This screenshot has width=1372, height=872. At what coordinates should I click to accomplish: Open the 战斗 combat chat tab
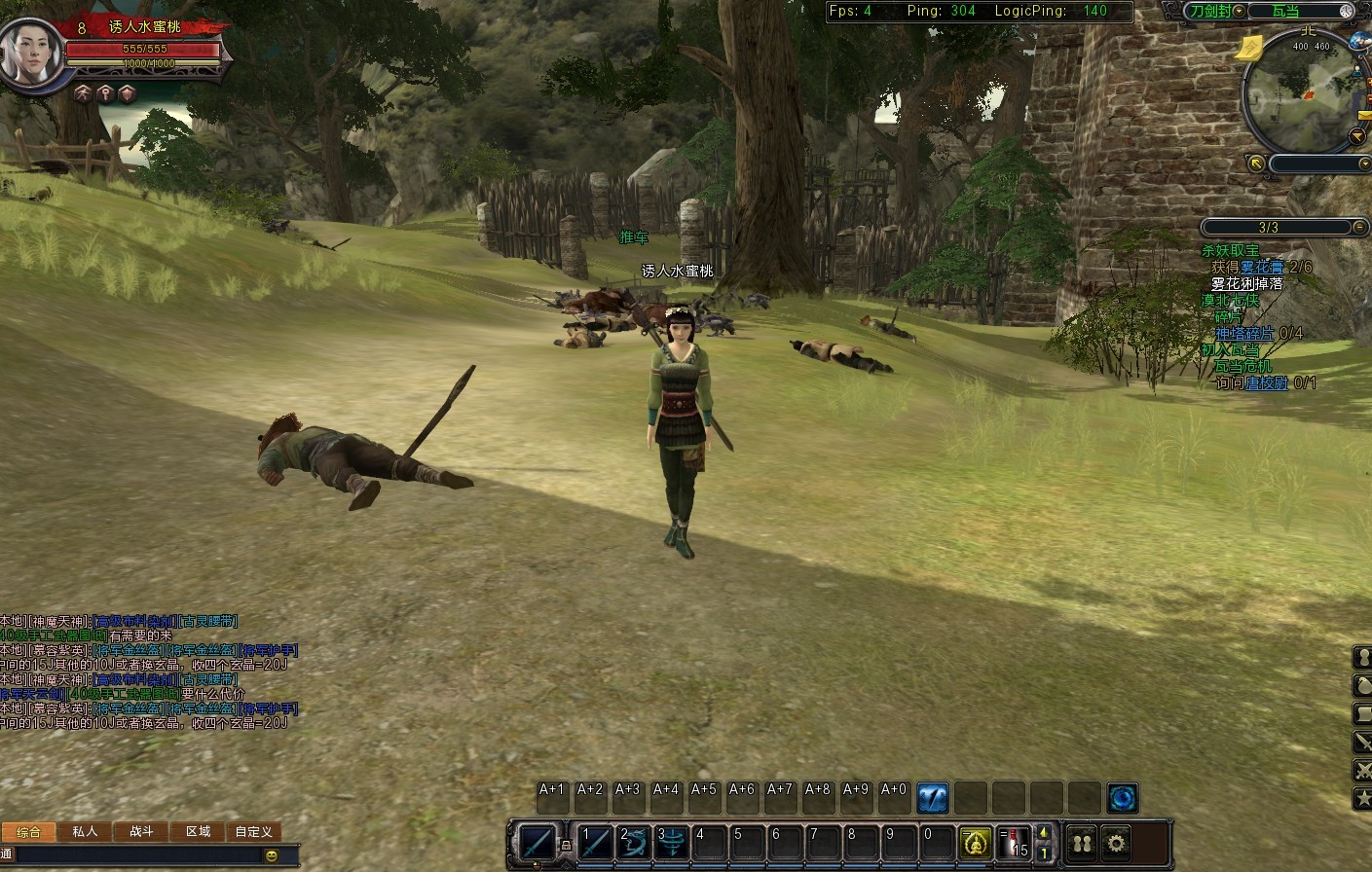[141, 831]
